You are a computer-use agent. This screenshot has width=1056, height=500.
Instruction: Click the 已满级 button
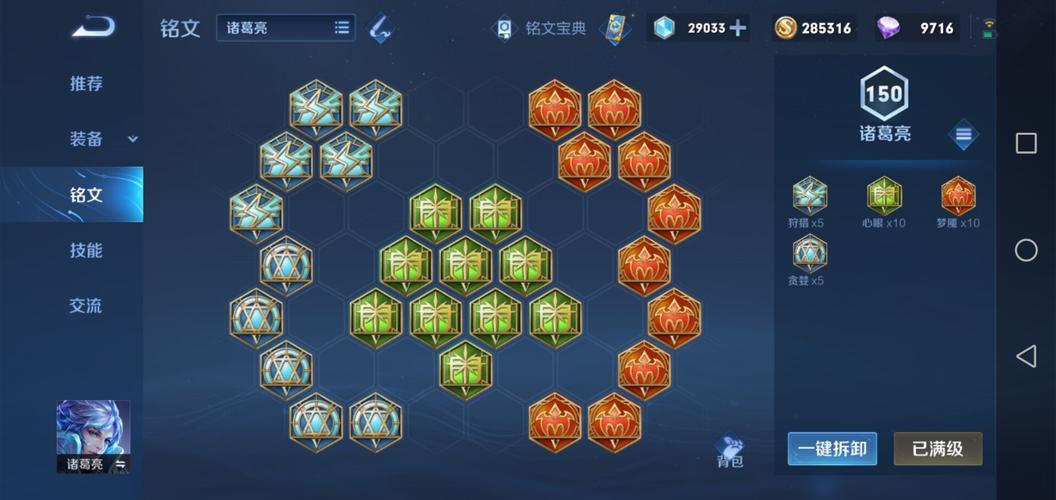[x=937, y=449]
